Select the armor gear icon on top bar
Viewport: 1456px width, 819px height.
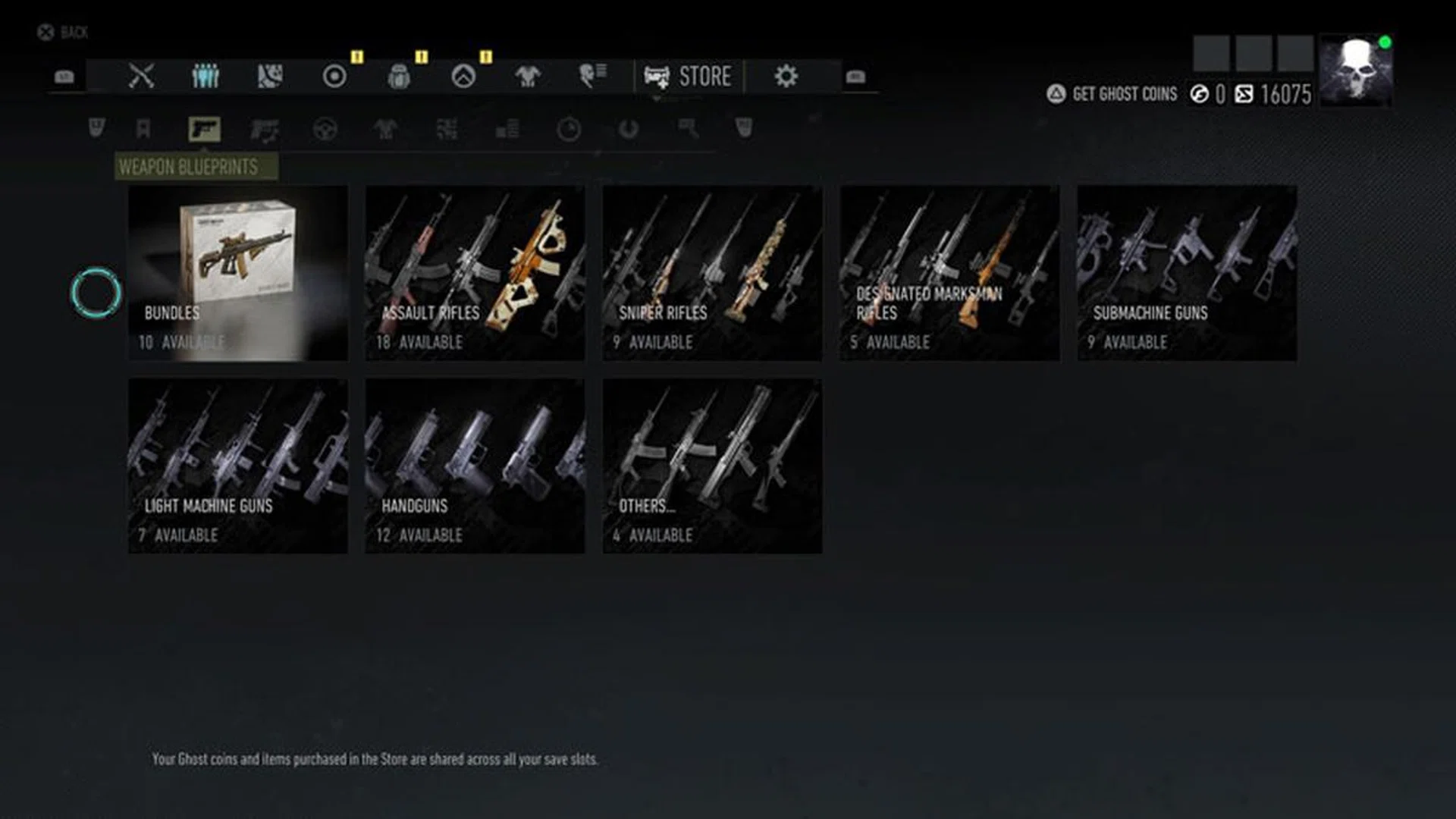coord(527,74)
